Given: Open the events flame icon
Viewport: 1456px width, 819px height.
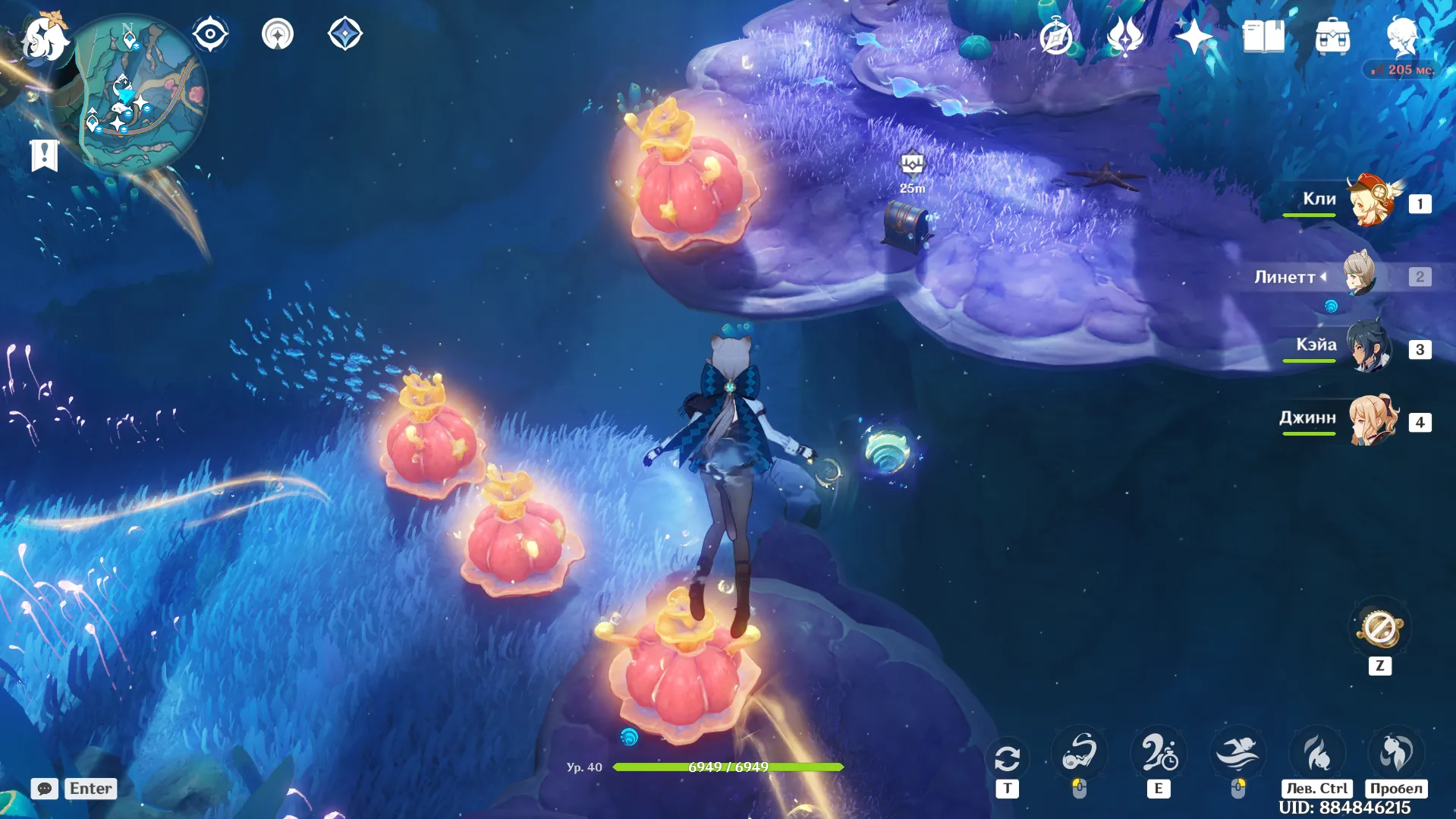Looking at the screenshot, I should [x=1124, y=36].
